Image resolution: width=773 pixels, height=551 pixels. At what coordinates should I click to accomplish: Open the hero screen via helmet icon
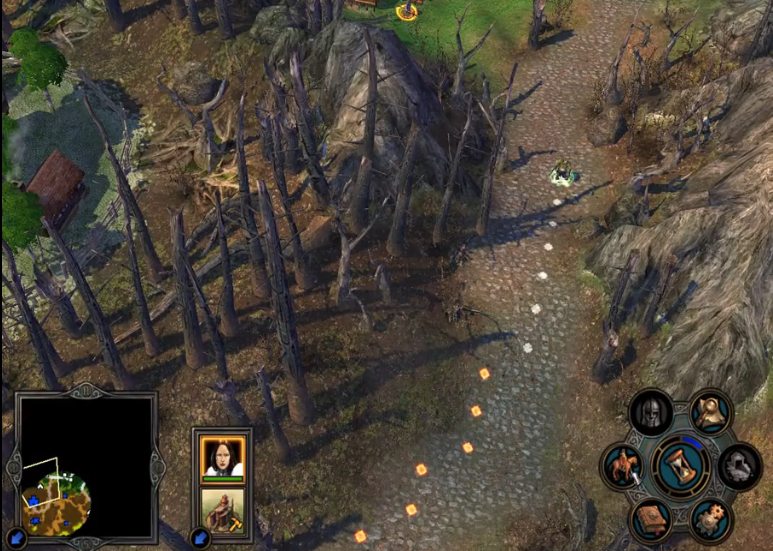coord(651,412)
